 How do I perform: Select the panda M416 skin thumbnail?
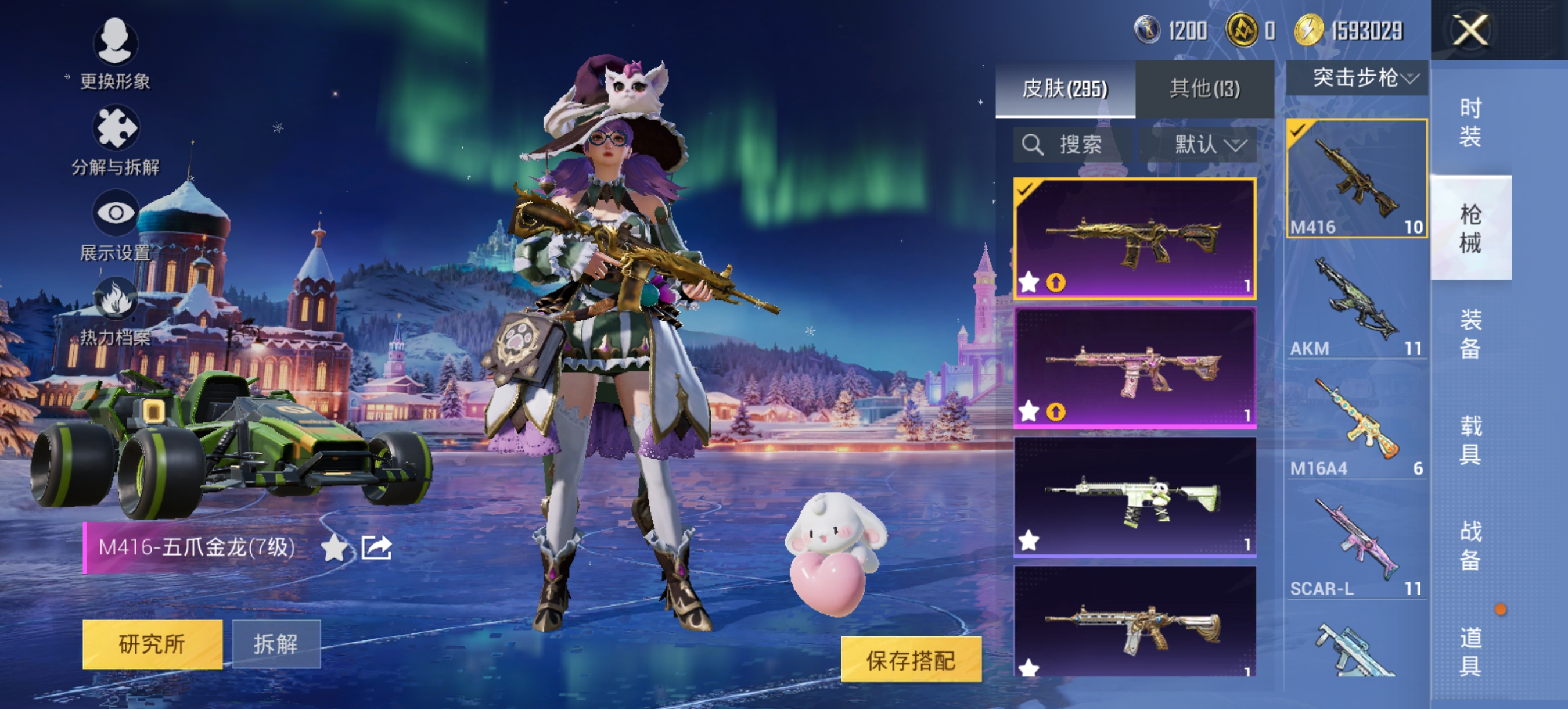[x=1134, y=496]
